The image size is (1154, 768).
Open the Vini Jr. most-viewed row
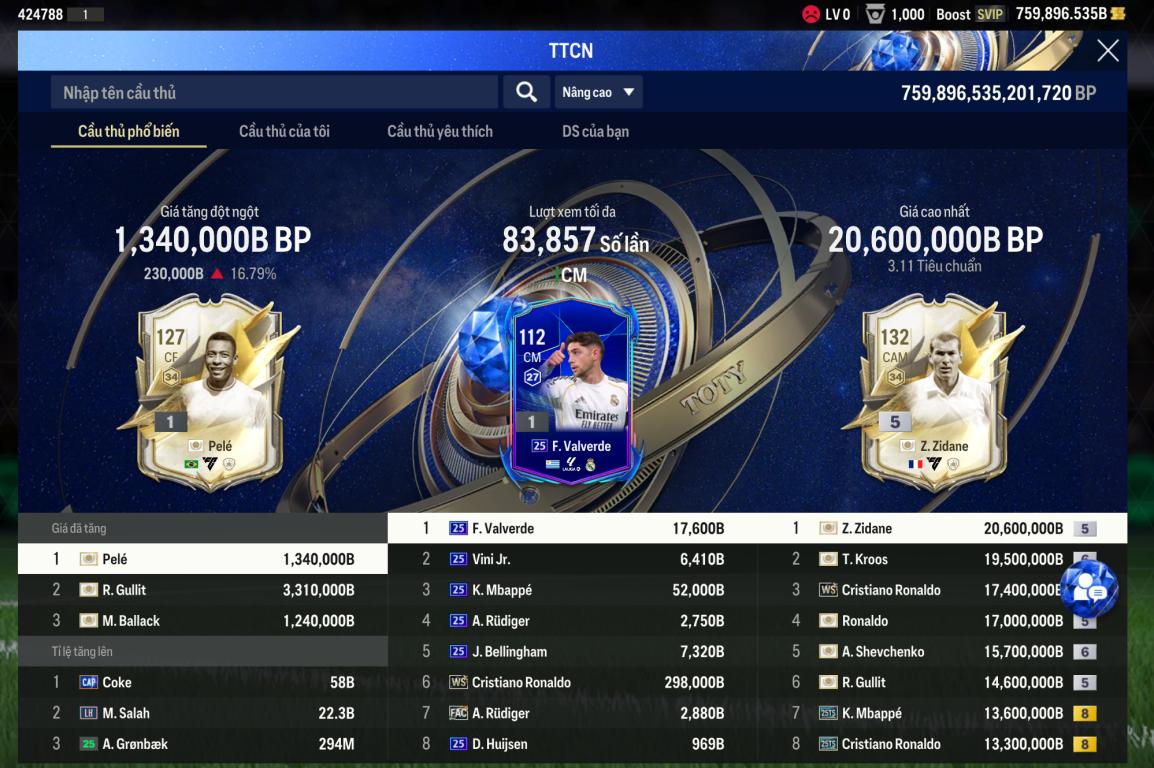[572, 559]
